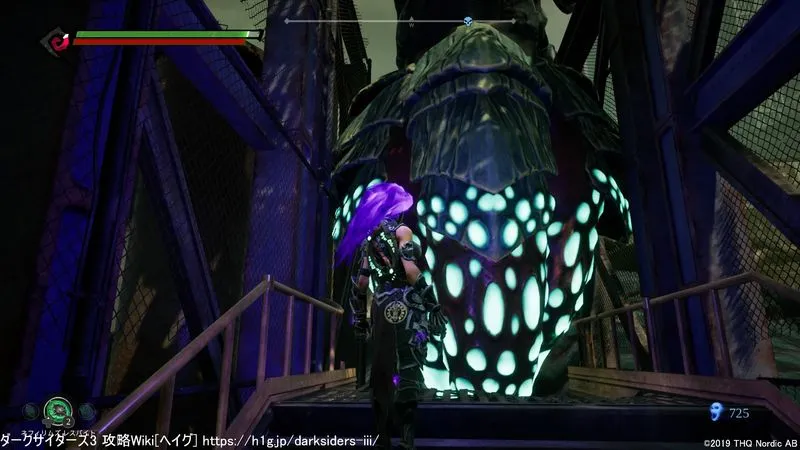The image size is (800, 450).
Task: Click the Fury portrait emblem beside the health bar
Action: pyautogui.click(x=56, y=42)
